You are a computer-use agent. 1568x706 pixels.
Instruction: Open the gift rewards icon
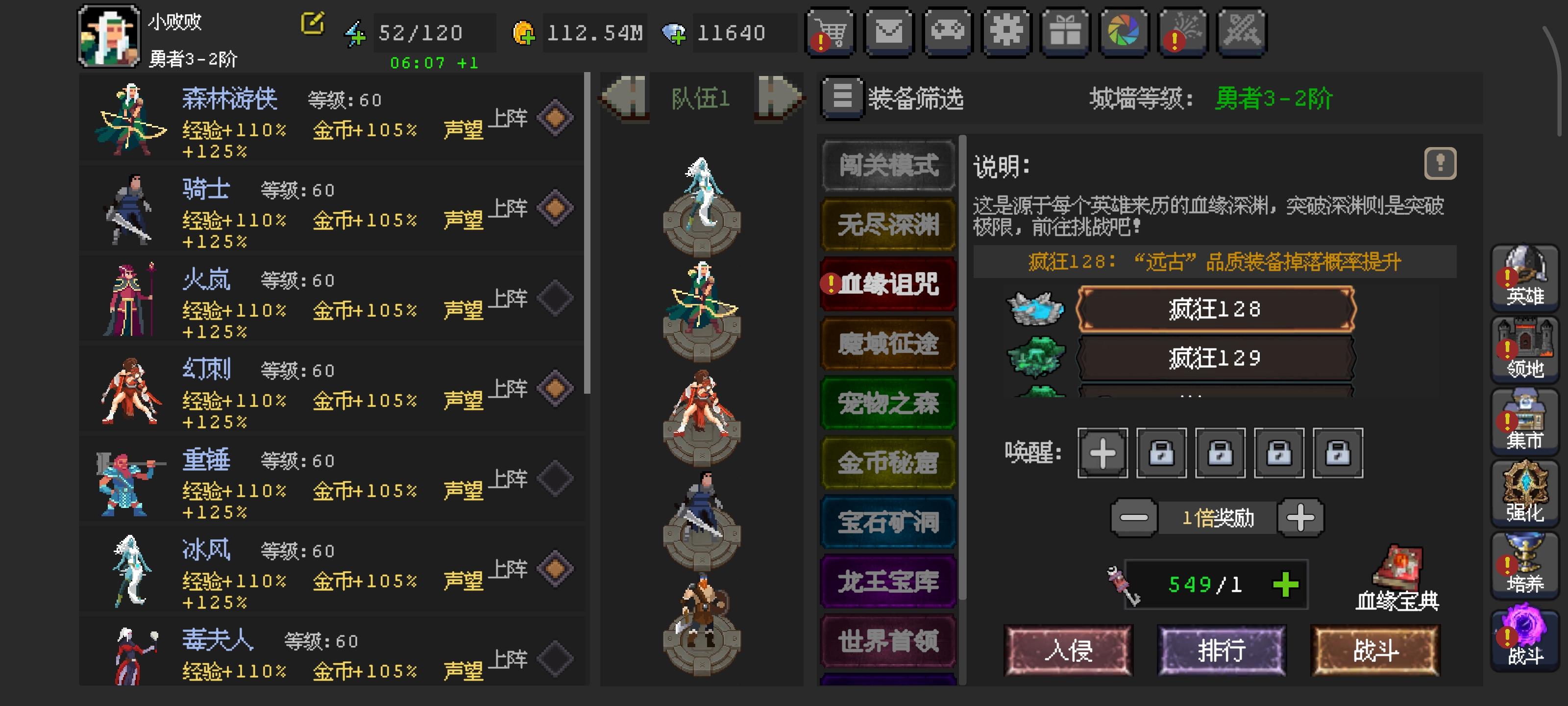[1066, 32]
